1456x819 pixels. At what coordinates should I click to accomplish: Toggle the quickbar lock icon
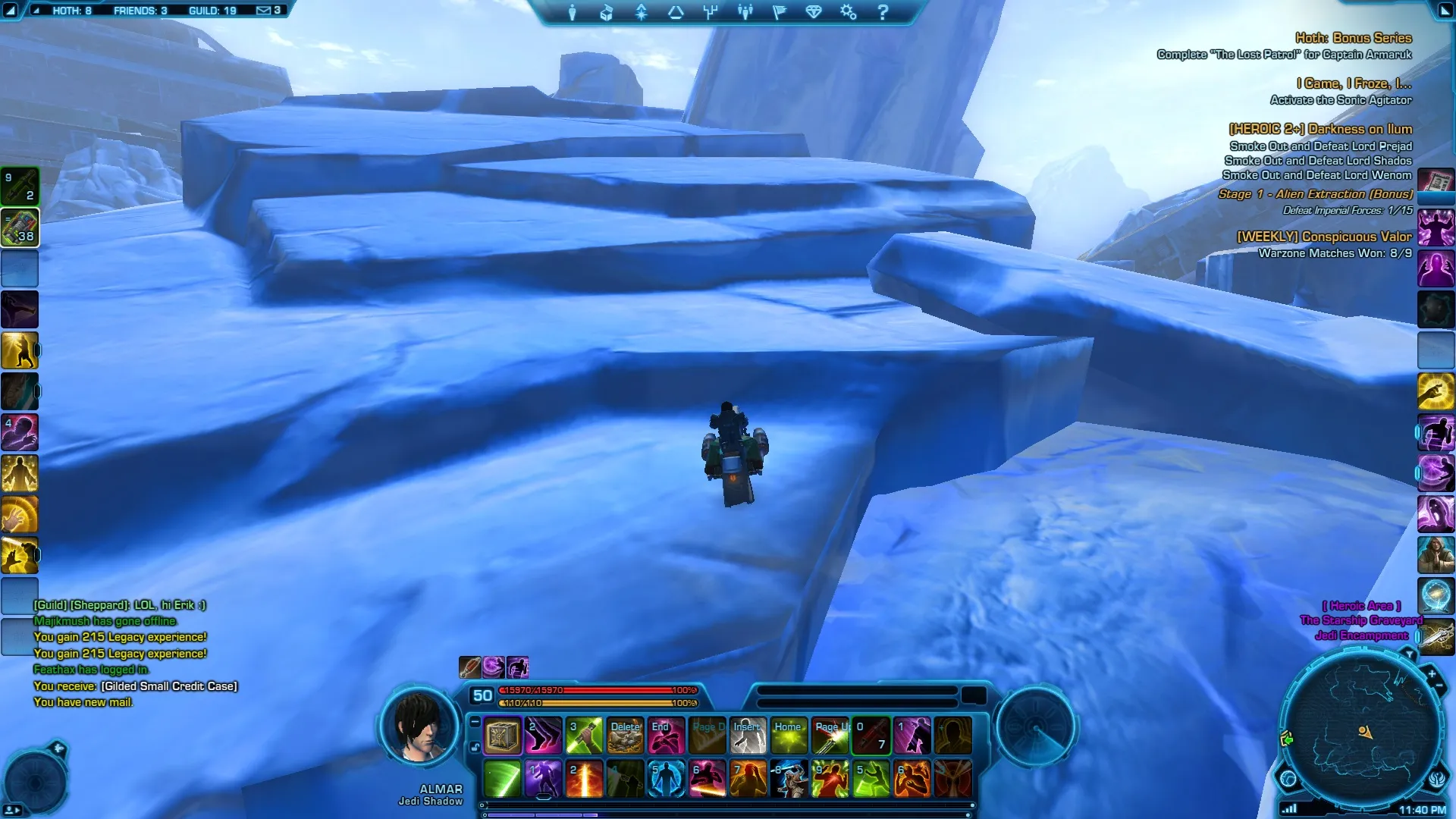click(475, 747)
